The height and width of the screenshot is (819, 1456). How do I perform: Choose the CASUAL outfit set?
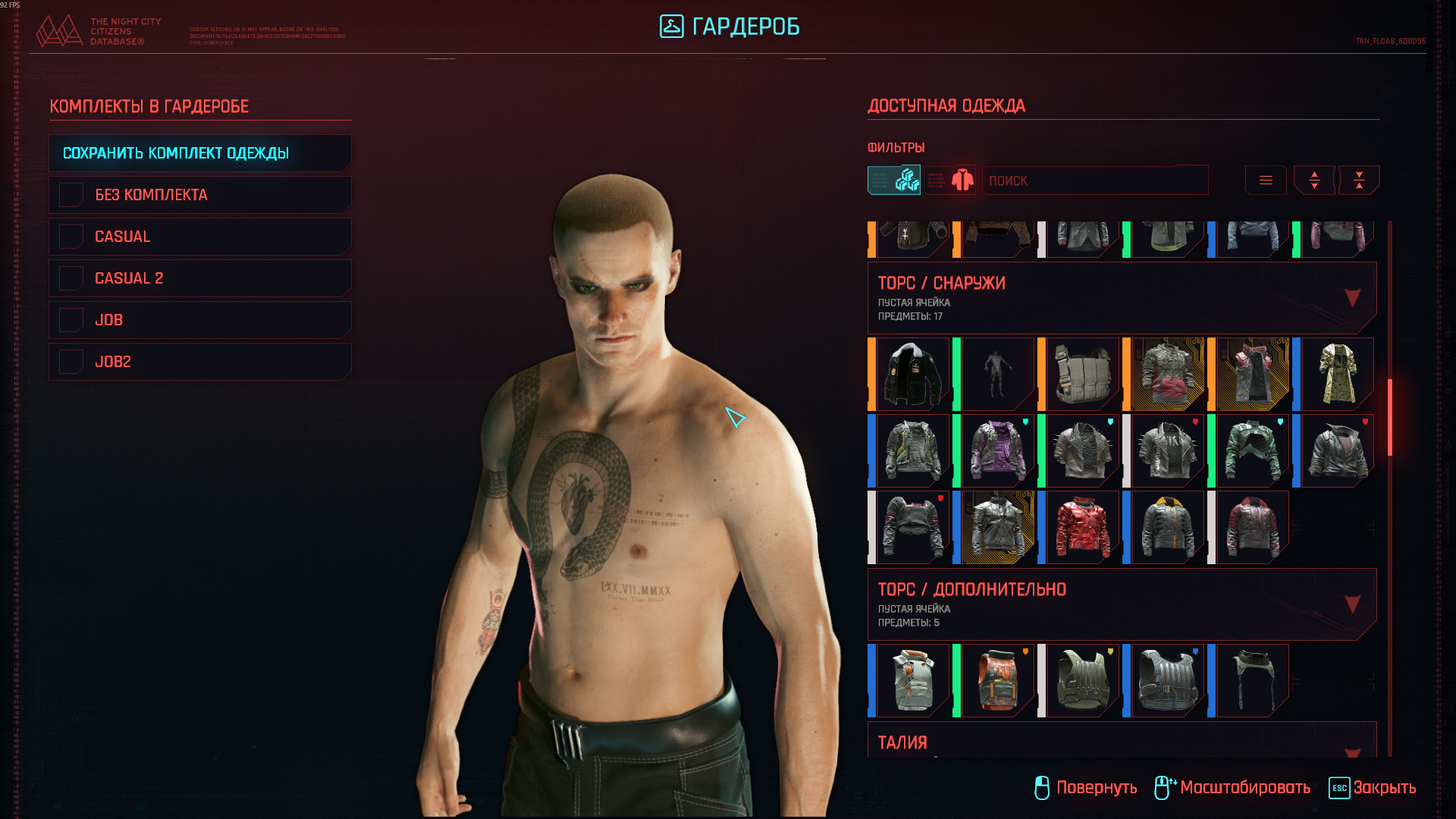pyautogui.click(x=199, y=237)
